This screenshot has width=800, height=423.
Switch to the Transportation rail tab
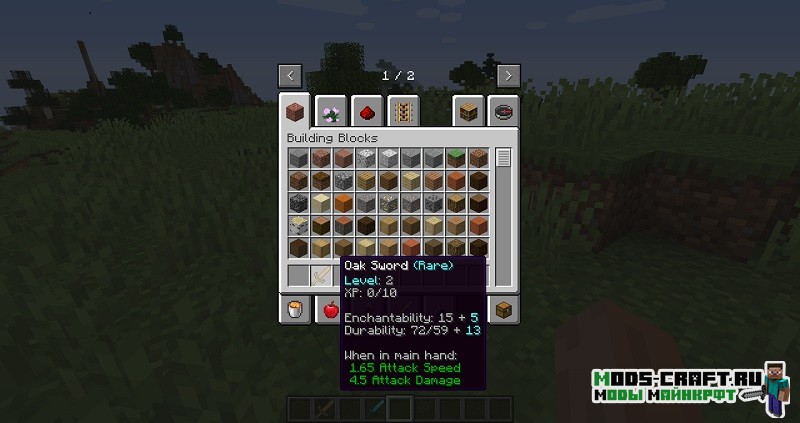[404, 109]
